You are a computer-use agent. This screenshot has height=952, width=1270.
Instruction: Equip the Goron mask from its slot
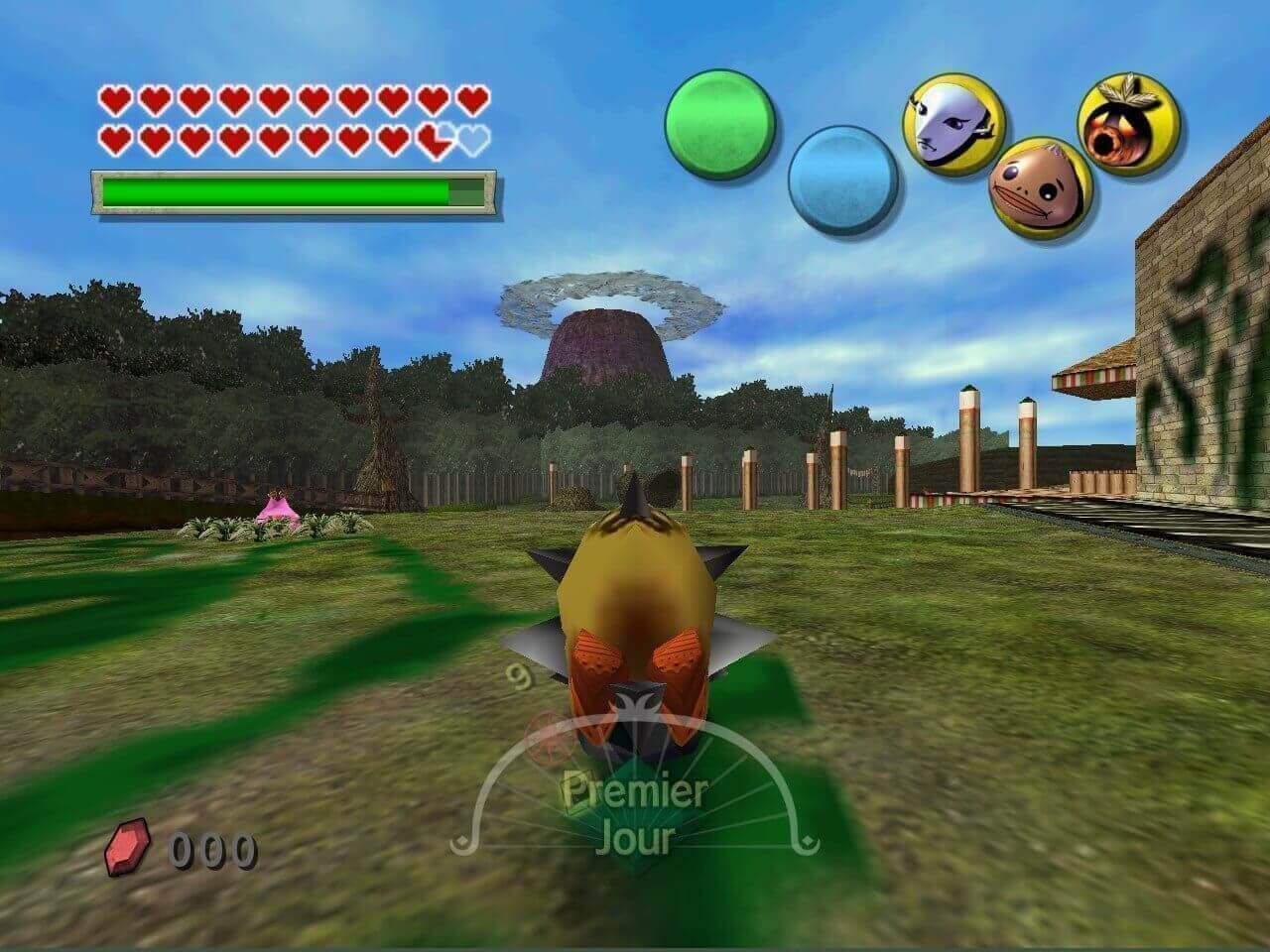click(1040, 186)
